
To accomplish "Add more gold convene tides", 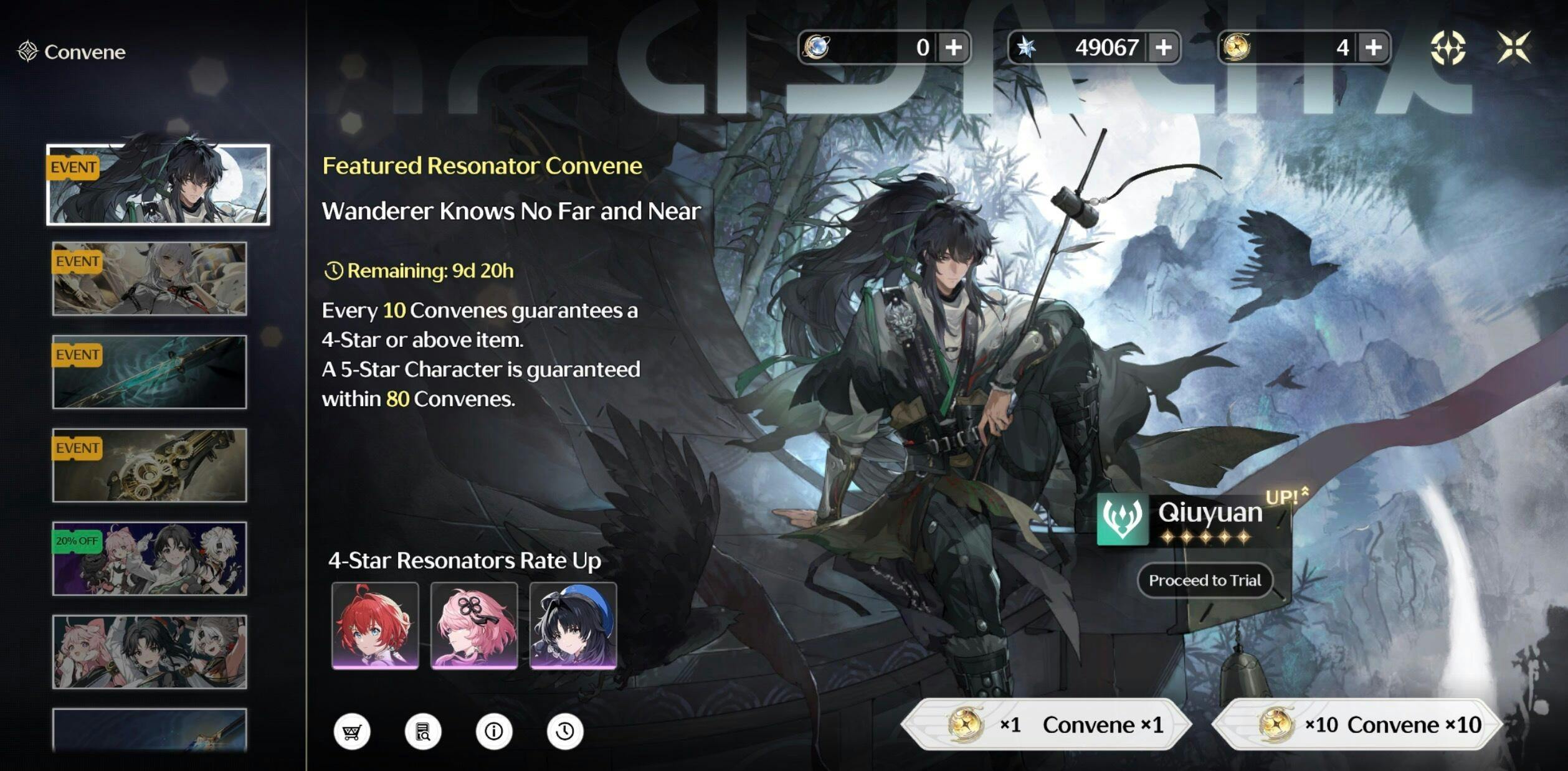I will 1374,47.
